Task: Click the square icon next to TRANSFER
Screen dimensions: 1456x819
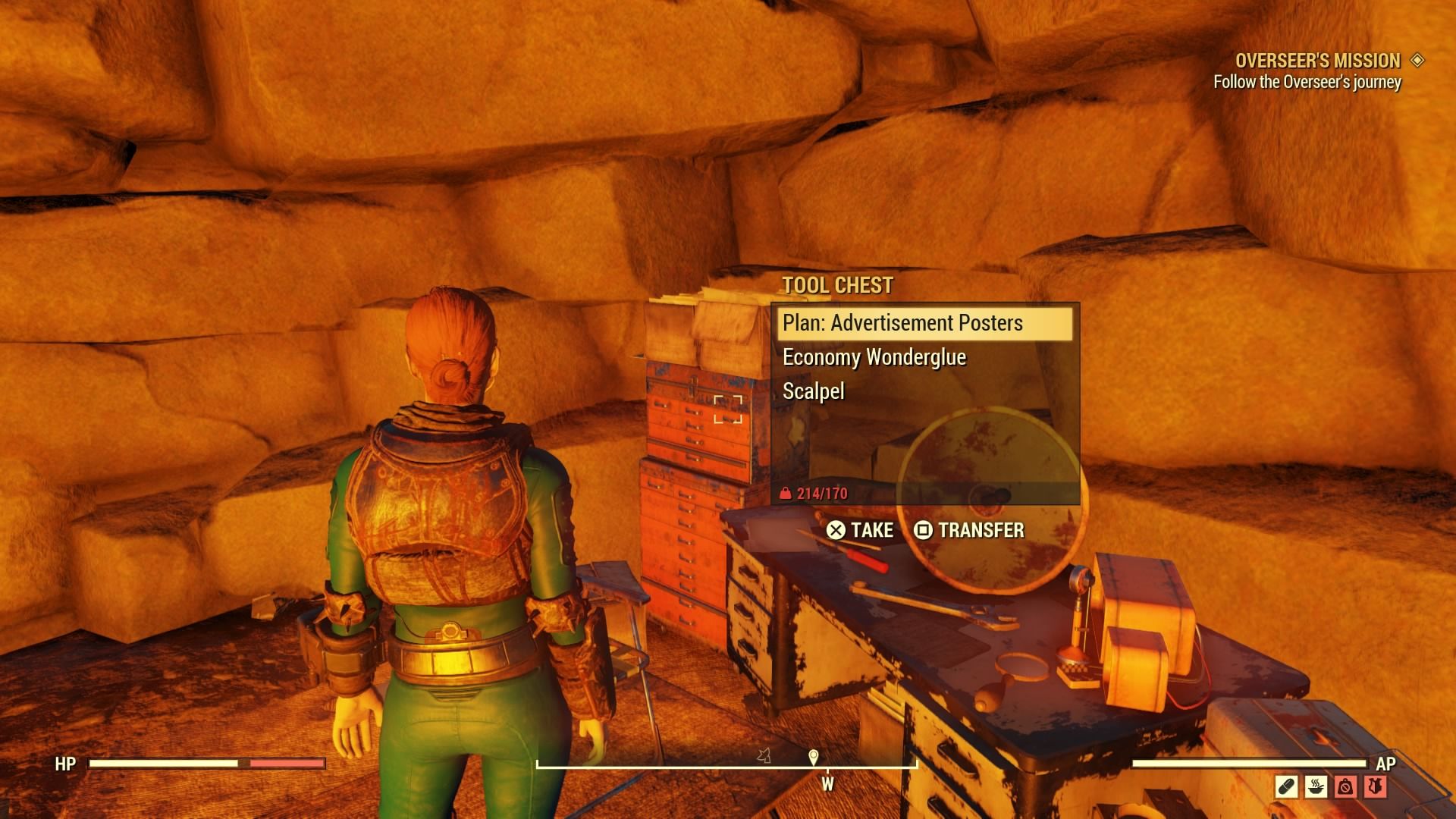Action: click(x=924, y=529)
